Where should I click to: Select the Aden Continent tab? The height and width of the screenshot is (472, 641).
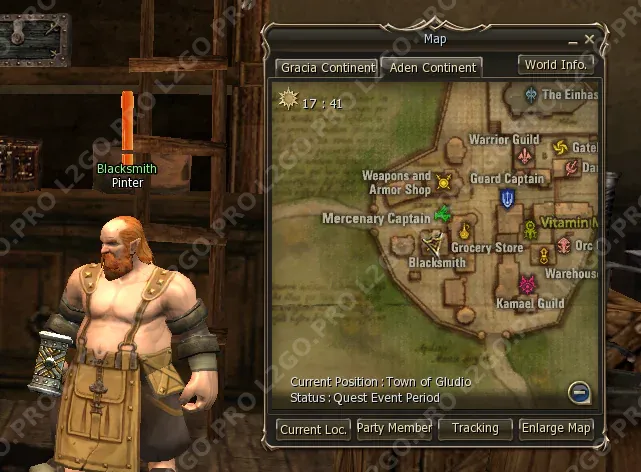(431, 69)
